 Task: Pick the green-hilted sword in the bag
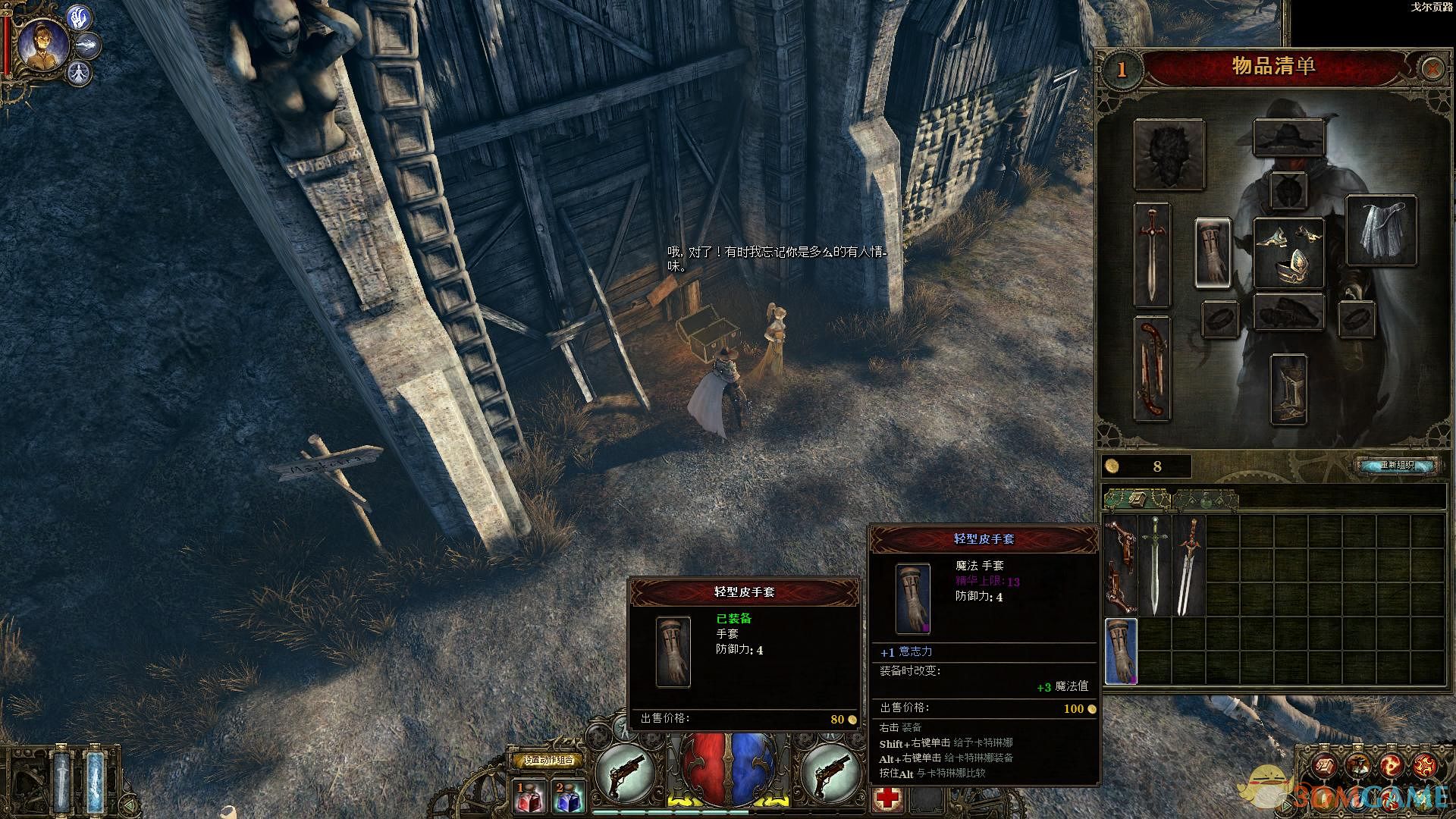(x=1155, y=566)
